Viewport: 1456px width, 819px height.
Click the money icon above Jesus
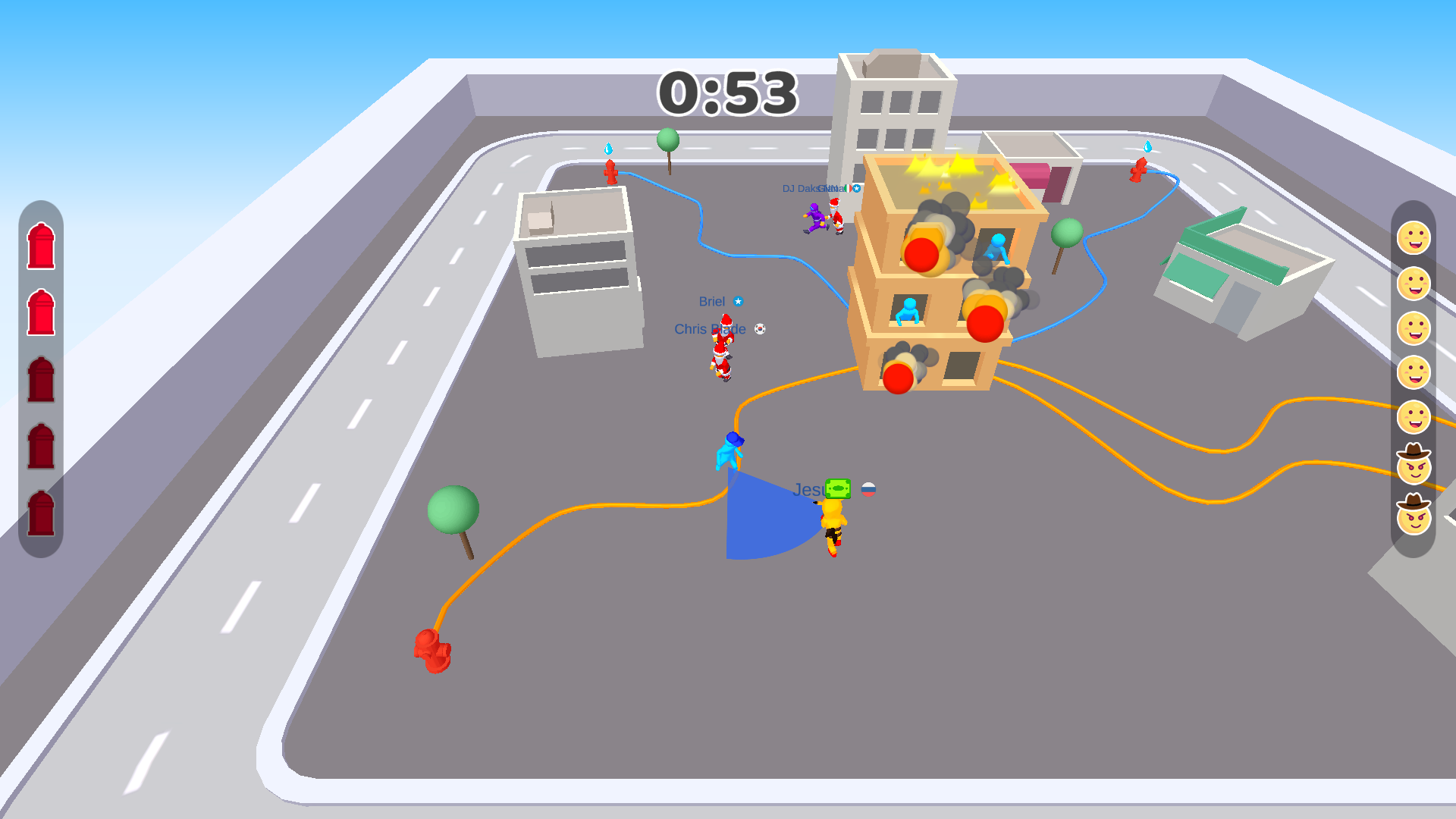[x=837, y=488]
